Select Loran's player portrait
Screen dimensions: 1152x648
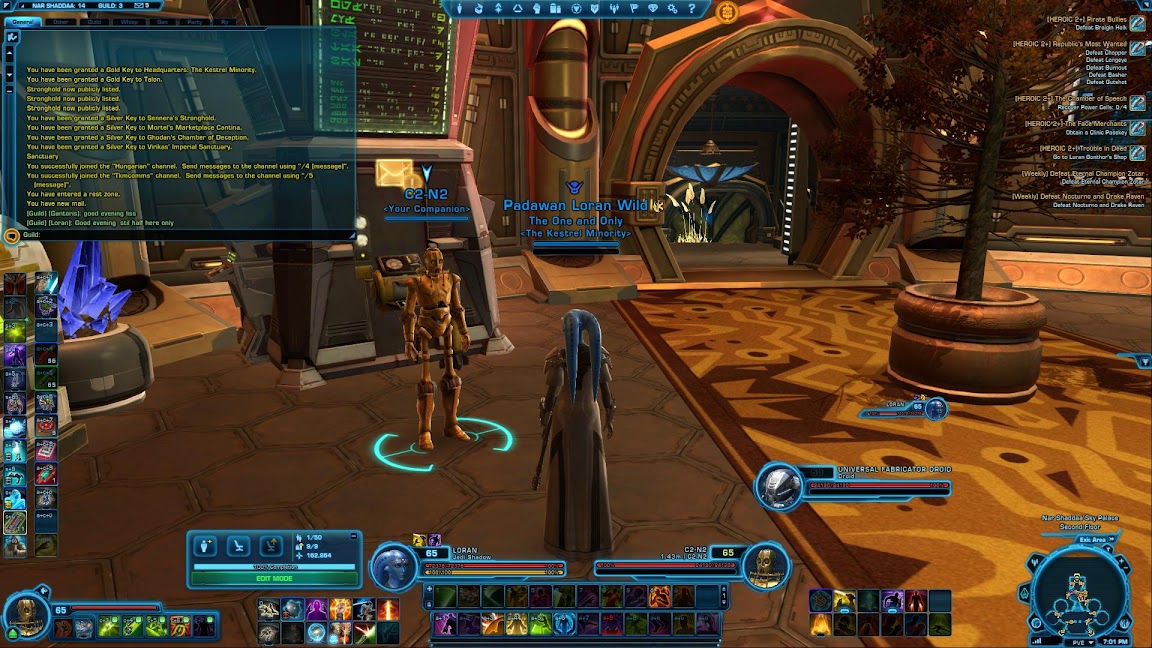393,567
